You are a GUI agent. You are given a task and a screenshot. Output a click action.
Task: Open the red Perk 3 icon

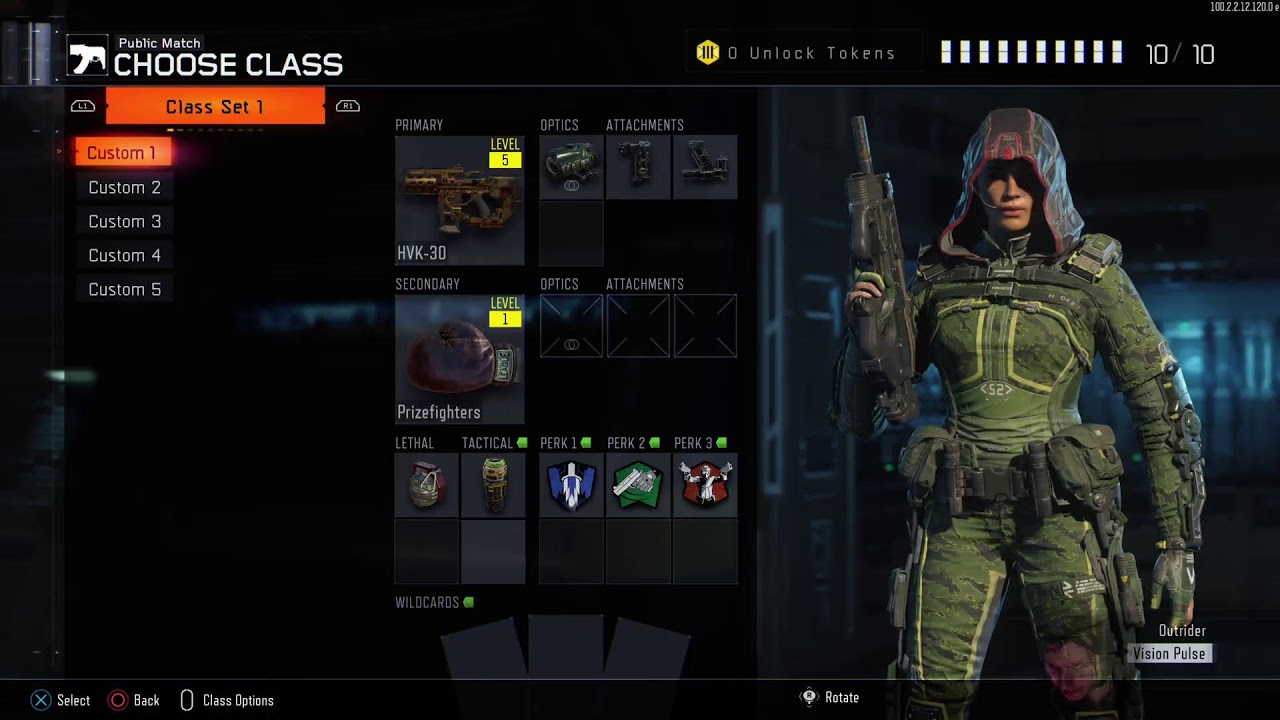tap(705, 485)
